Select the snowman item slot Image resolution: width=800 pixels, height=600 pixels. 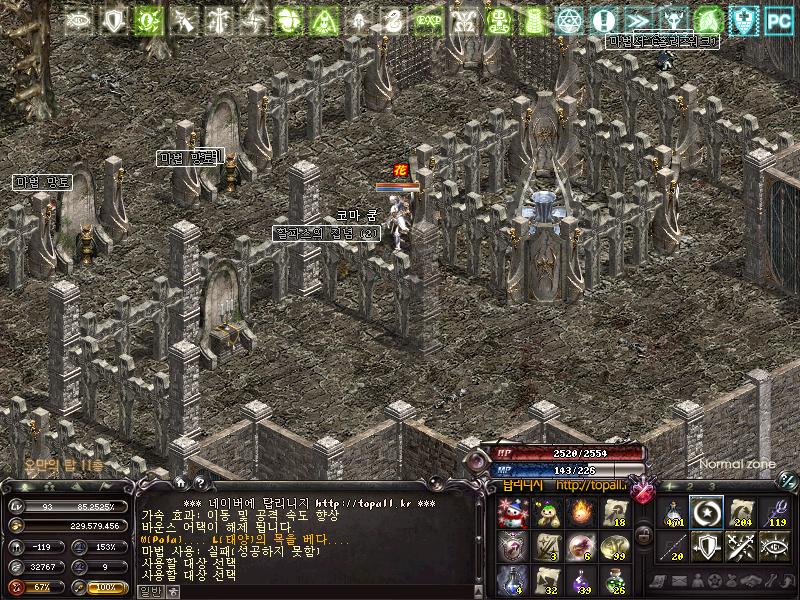coord(511,512)
